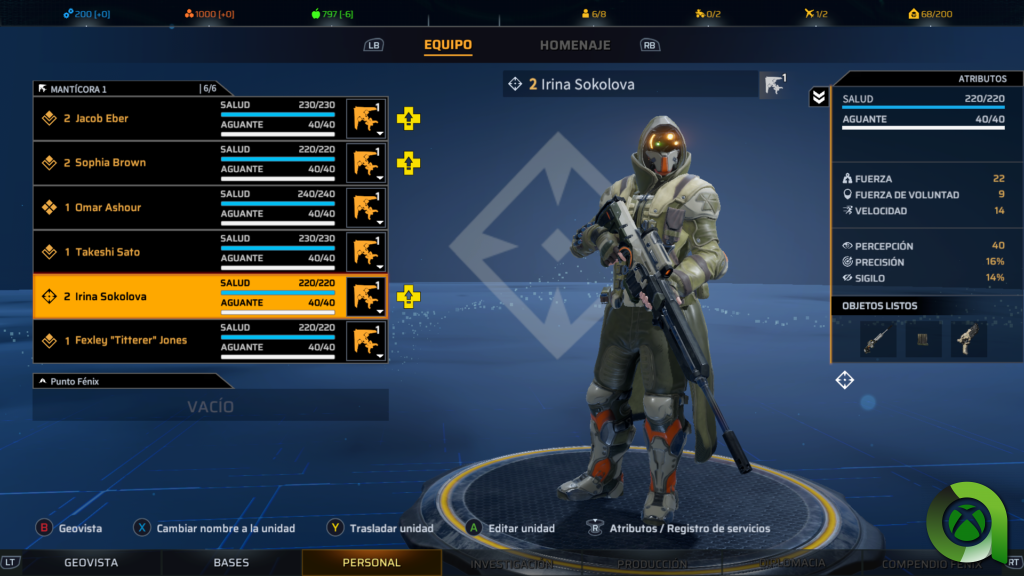Collapse the Mantícora 1 squad header
The width and height of the screenshot is (1024, 576).
(x=43, y=89)
